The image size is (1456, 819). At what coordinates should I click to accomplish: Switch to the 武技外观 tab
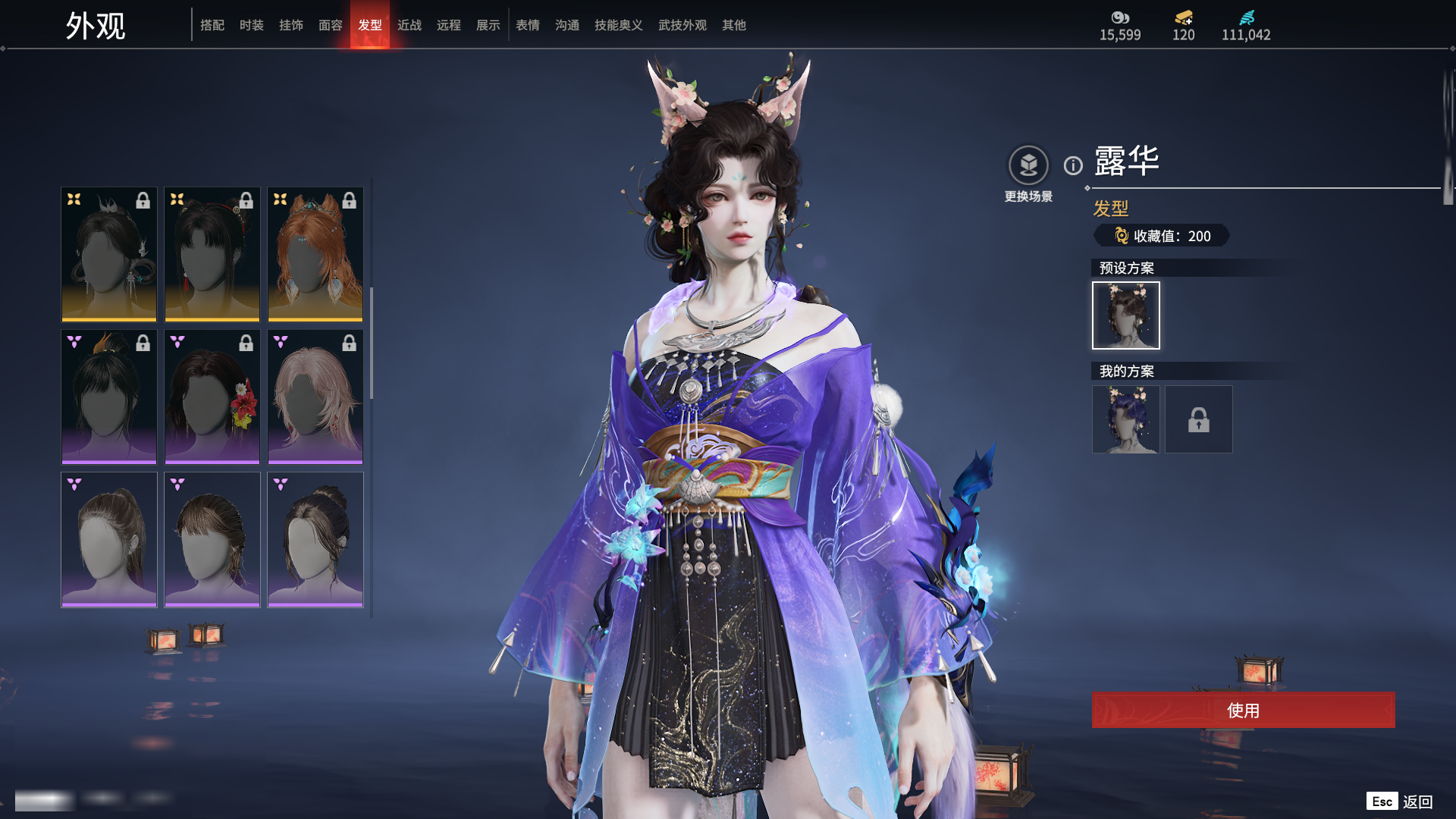click(x=682, y=25)
